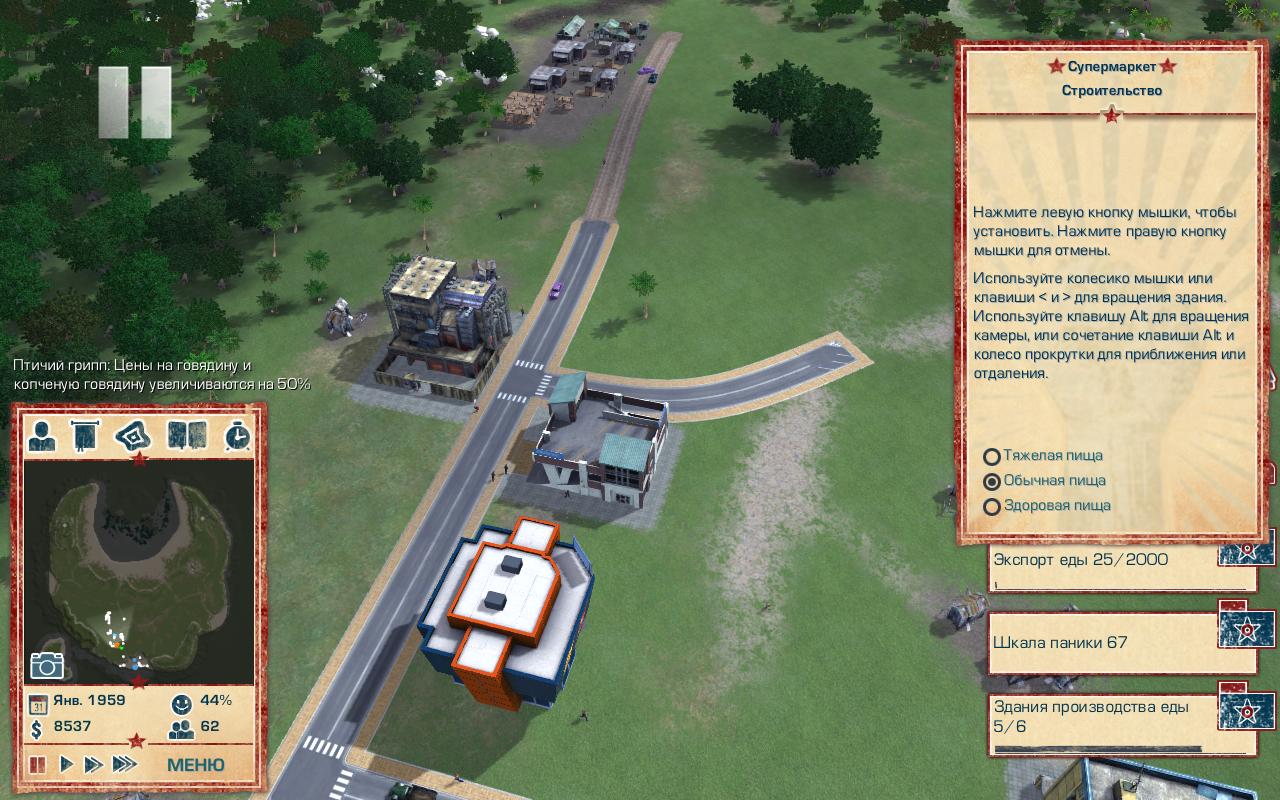The width and height of the screenshot is (1280, 800).
Task: Select the Тяжелая пища option
Action: tap(992, 457)
